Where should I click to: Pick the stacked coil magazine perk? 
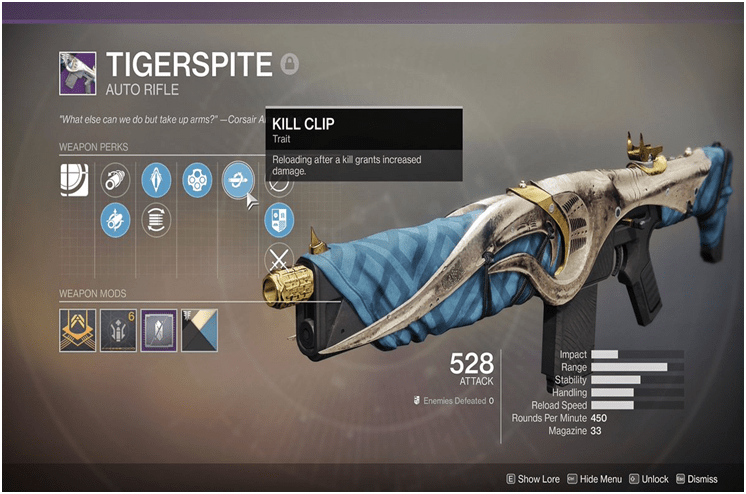[x=155, y=218]
